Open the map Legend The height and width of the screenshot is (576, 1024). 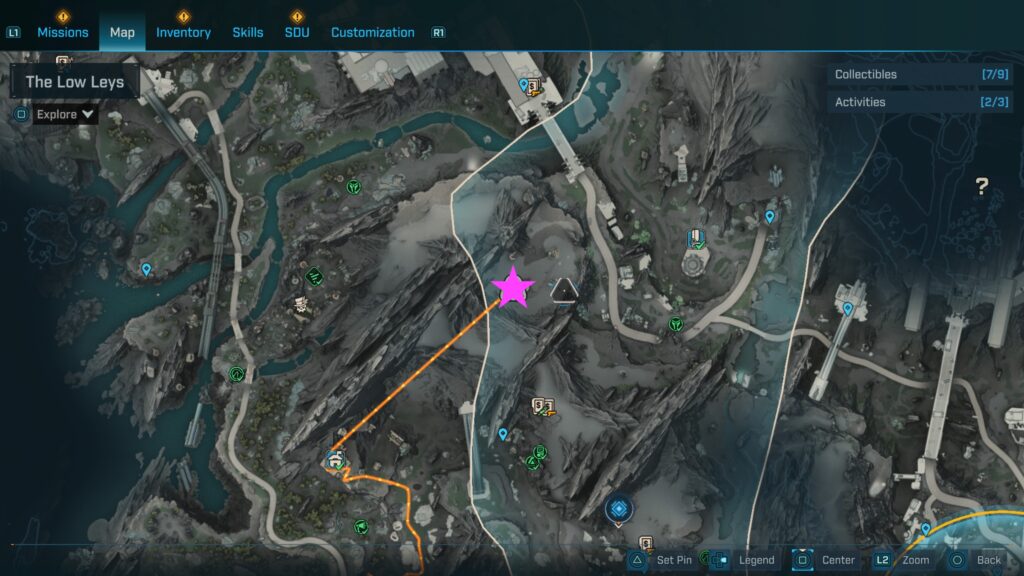(745, 560)
